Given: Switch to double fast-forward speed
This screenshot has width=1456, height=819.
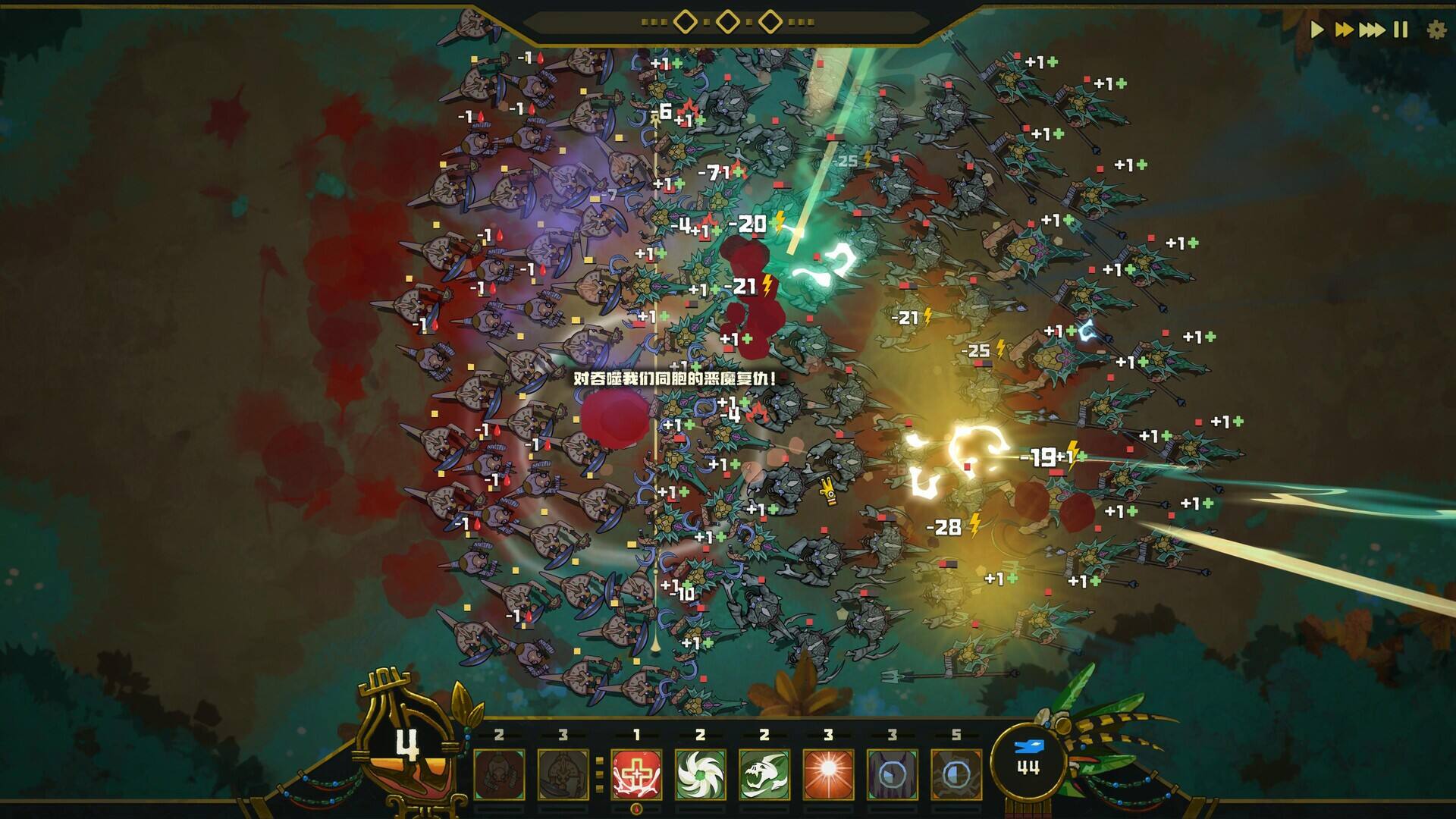Looking at the screenshot, I should pyautogui.click(x=1344, y=30).
